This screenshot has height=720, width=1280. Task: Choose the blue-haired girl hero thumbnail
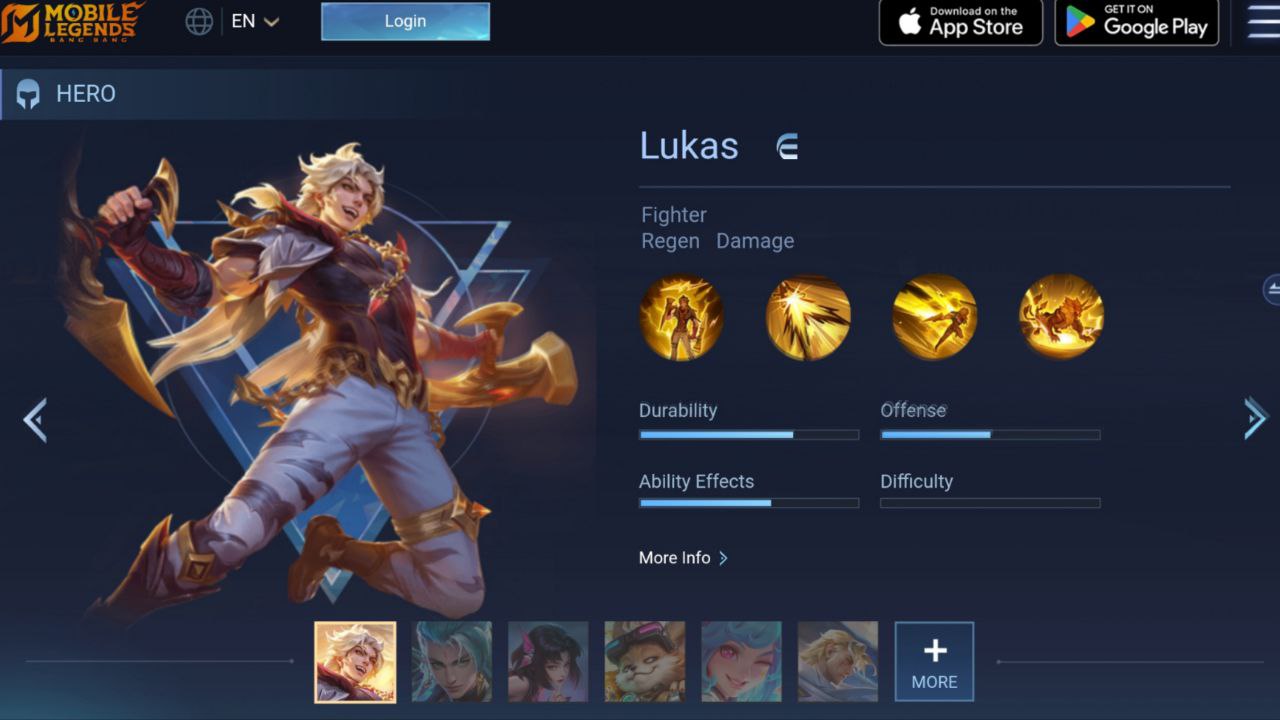tap(741, 661)
